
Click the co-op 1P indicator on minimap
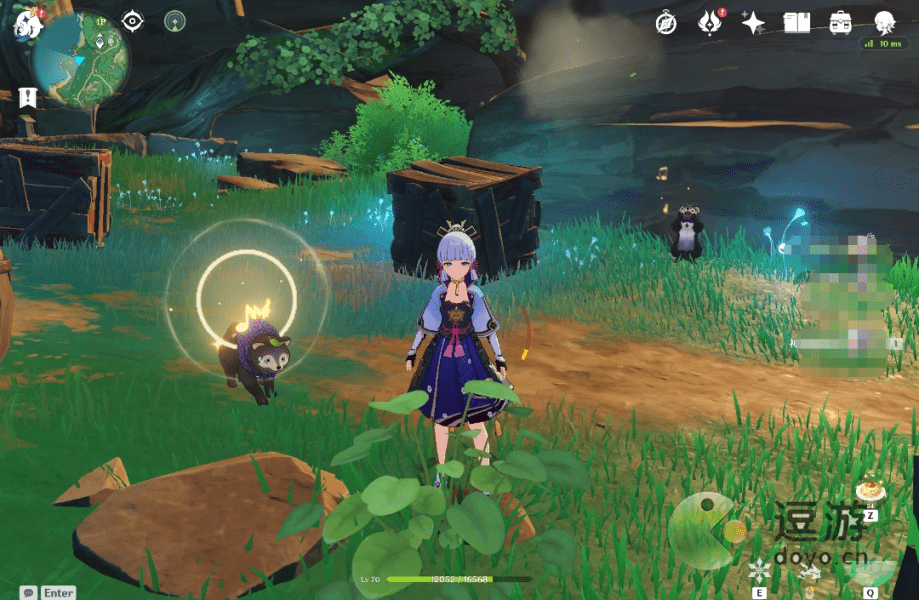pos(101,21)
